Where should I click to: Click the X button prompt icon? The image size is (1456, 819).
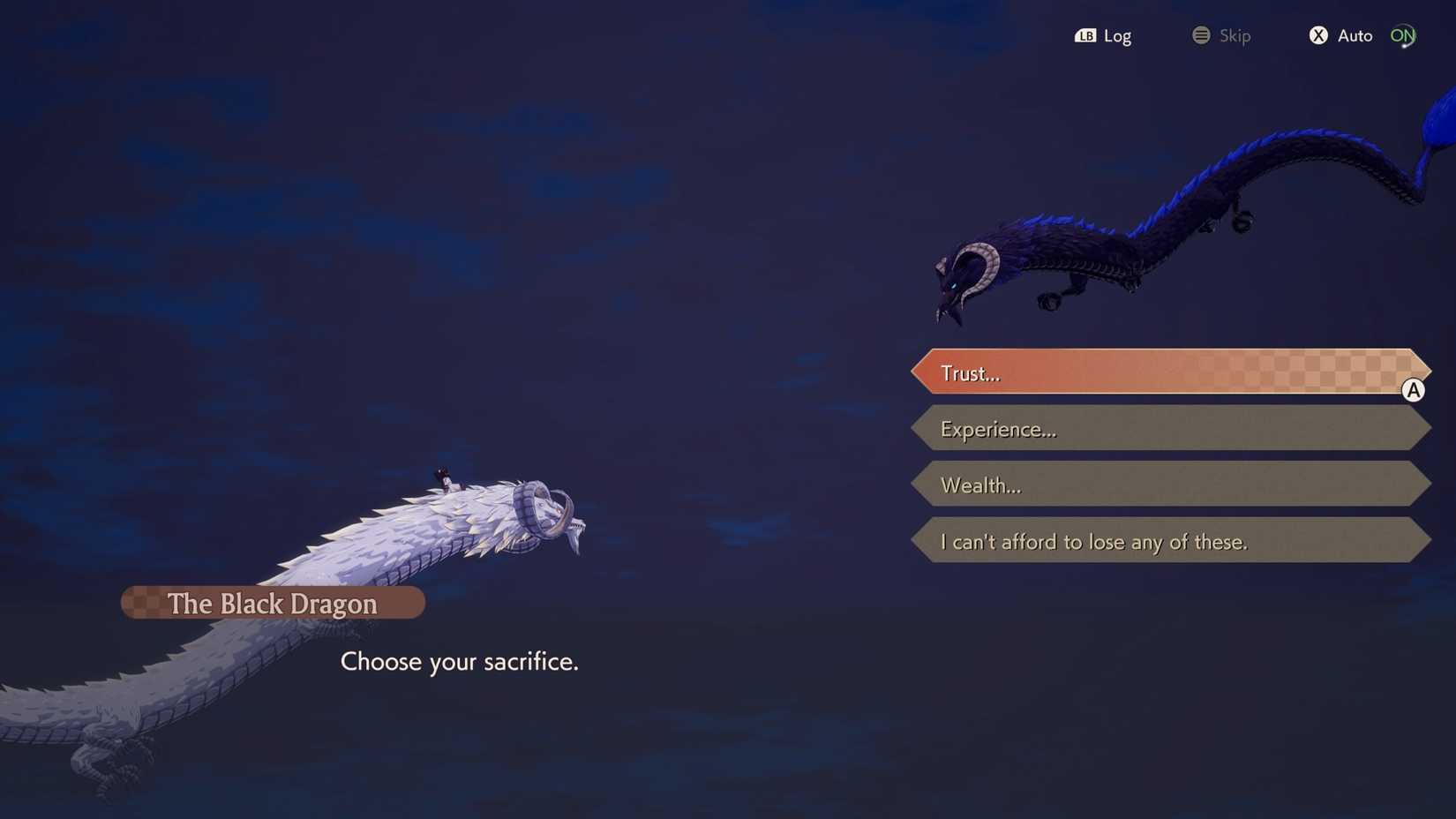[x=1318, y=35]
